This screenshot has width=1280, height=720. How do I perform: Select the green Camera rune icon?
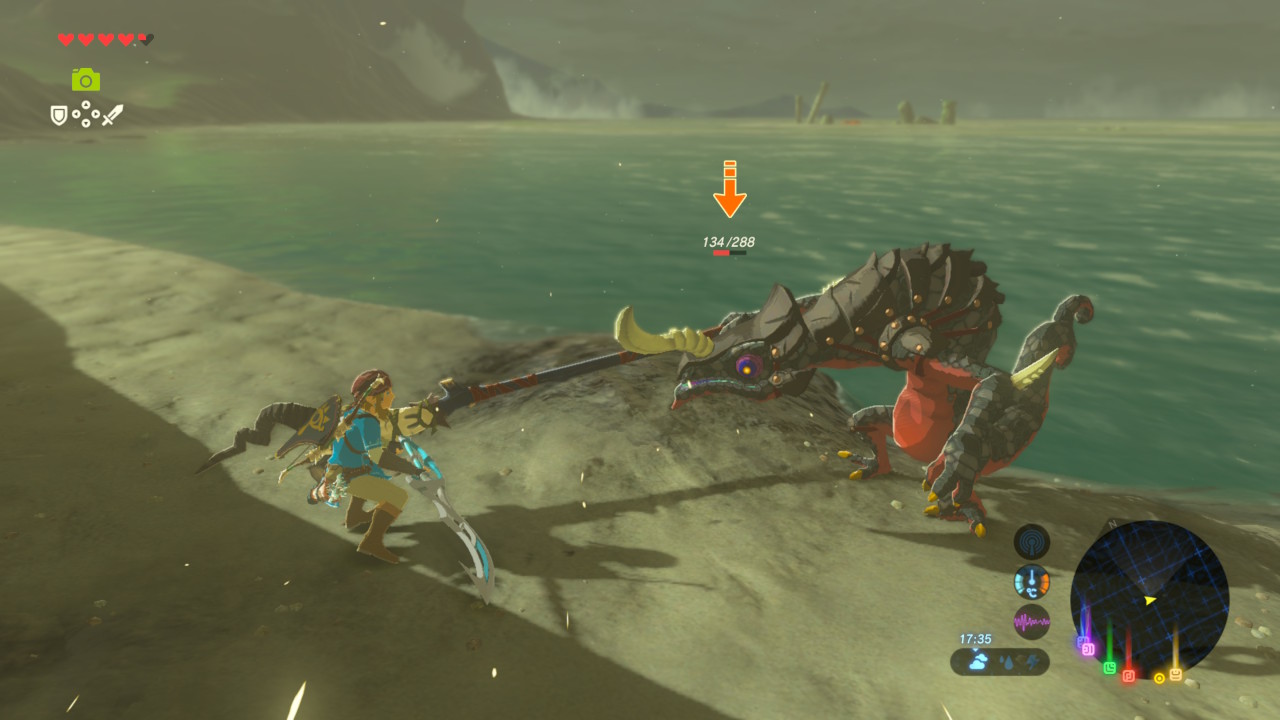coord(86,80)
